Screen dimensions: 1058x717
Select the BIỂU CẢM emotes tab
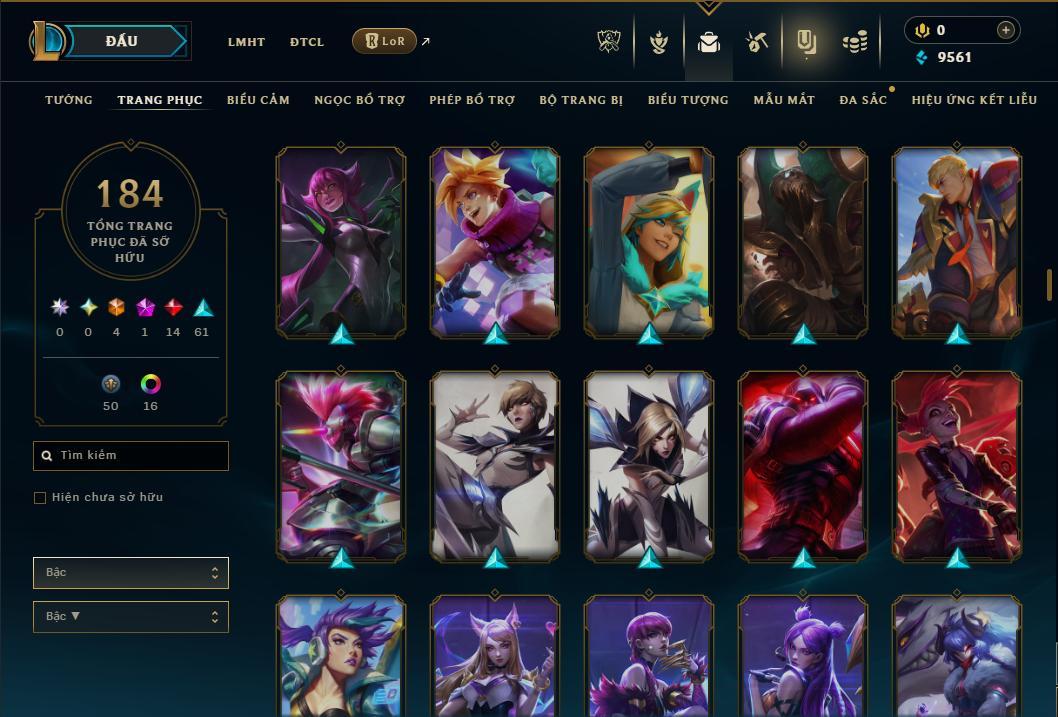(x=258, y=100)
